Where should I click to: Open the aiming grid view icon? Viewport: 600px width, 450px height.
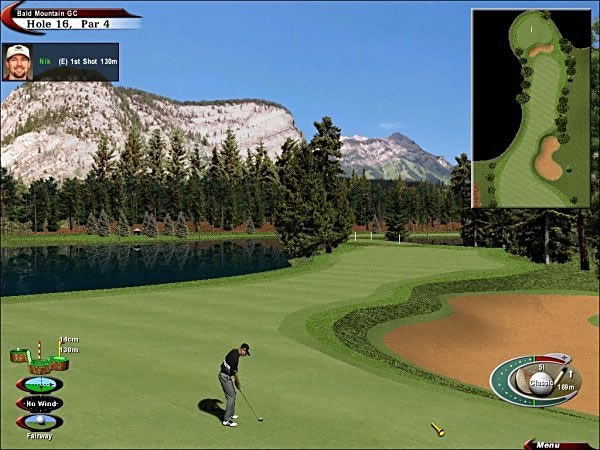(39, 385)
